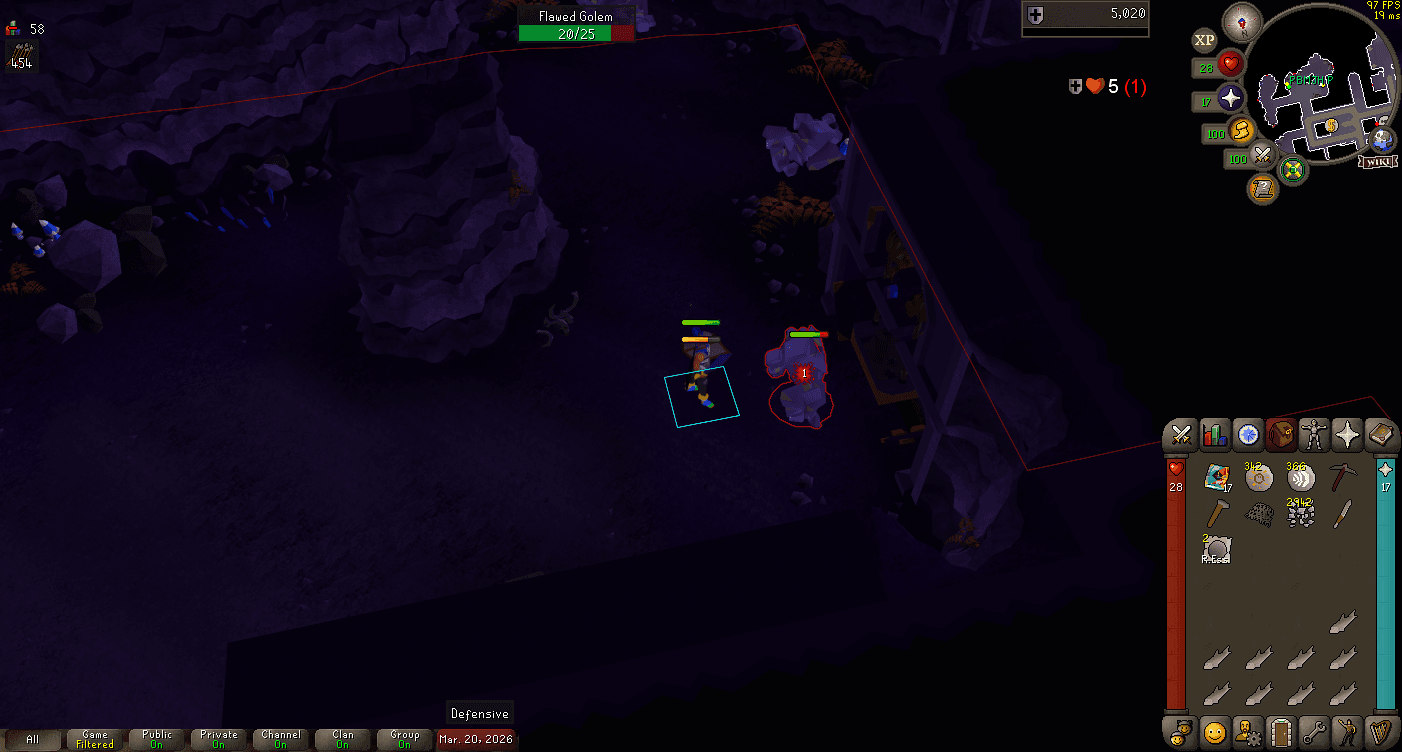Select the Clan chat tab
The height and width of the screenshot is (752, 1402).
point(342,740)
